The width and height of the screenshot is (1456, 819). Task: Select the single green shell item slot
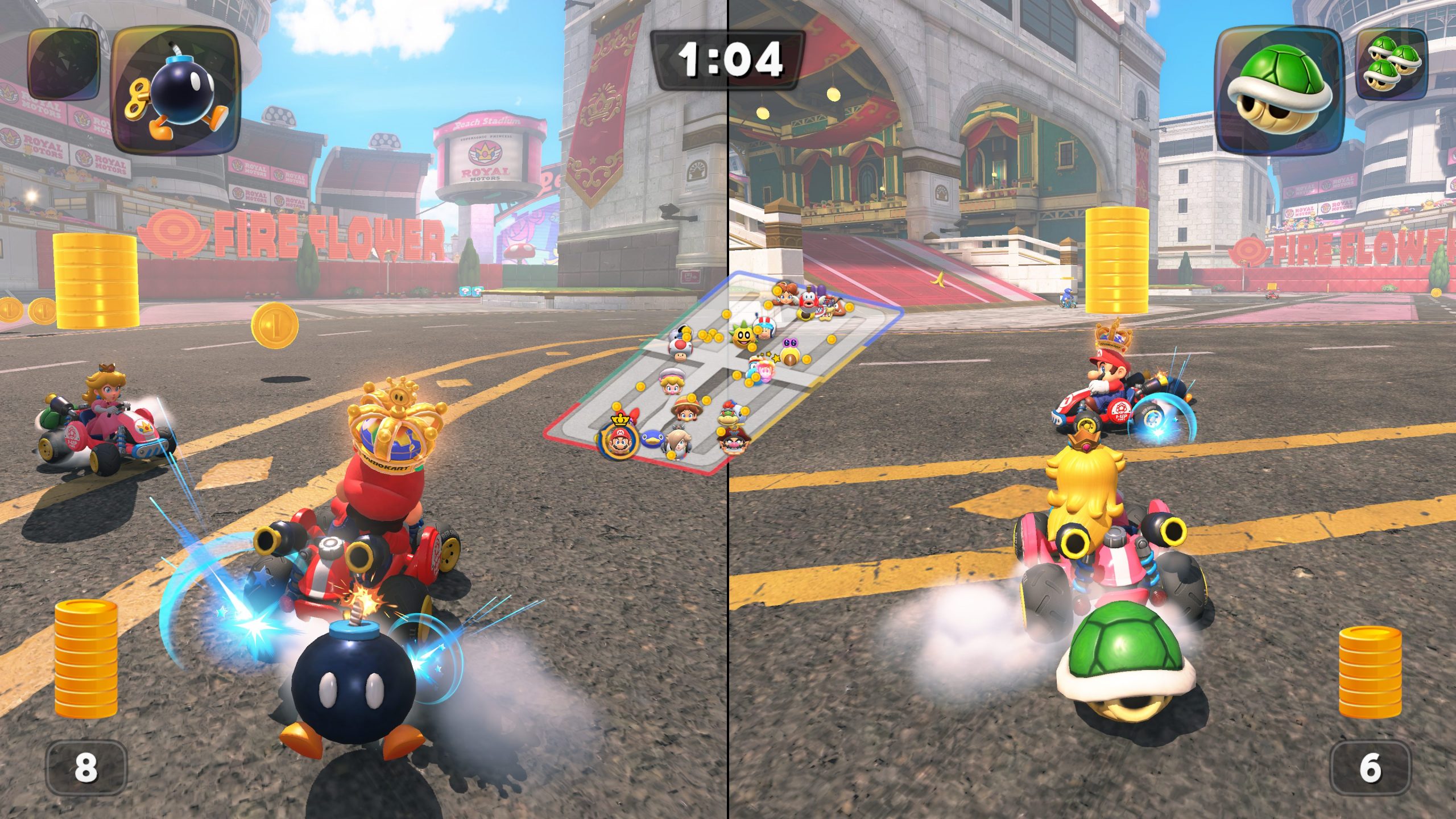(1279, 91)
